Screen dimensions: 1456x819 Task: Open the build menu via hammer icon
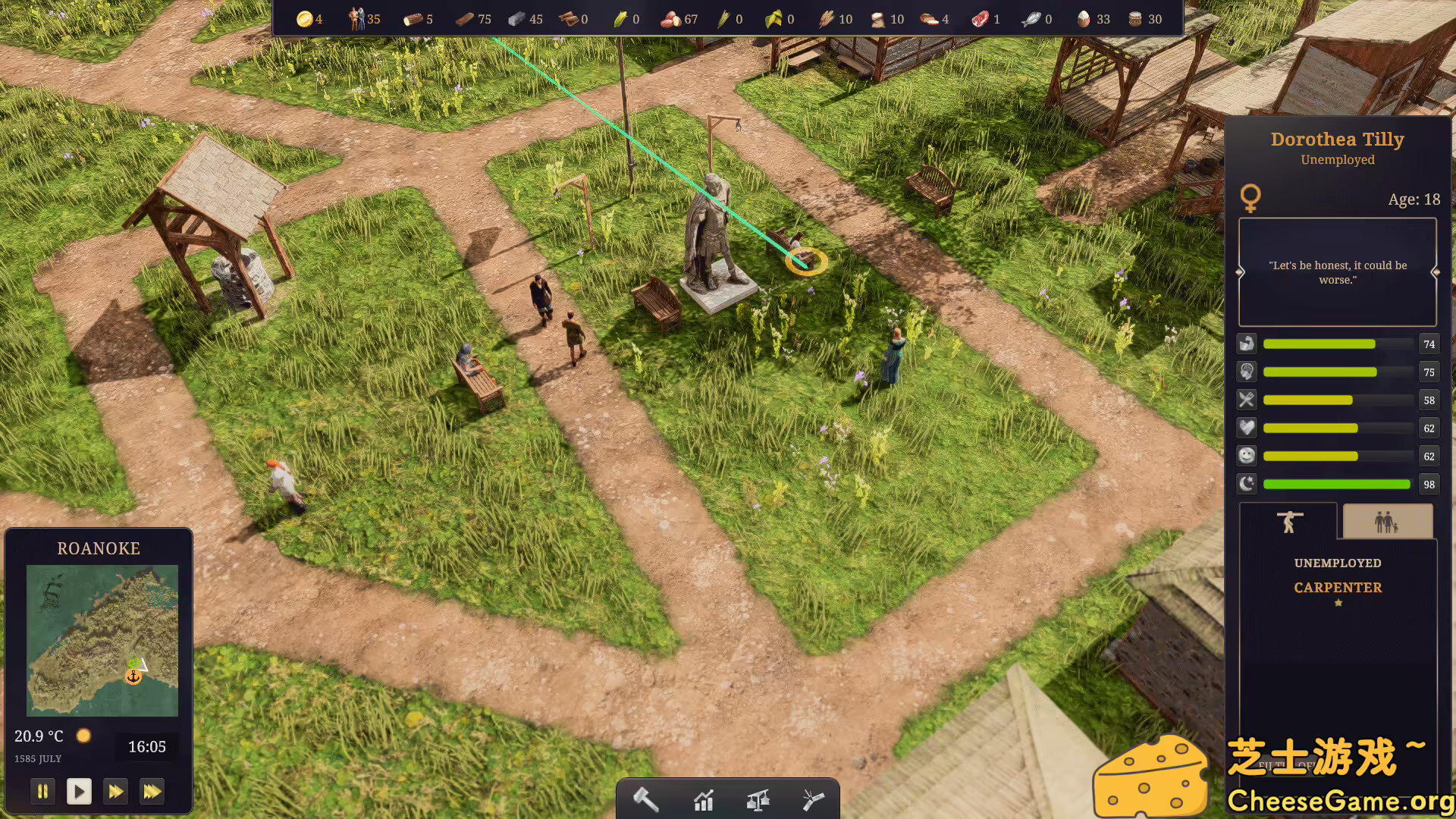645,799
